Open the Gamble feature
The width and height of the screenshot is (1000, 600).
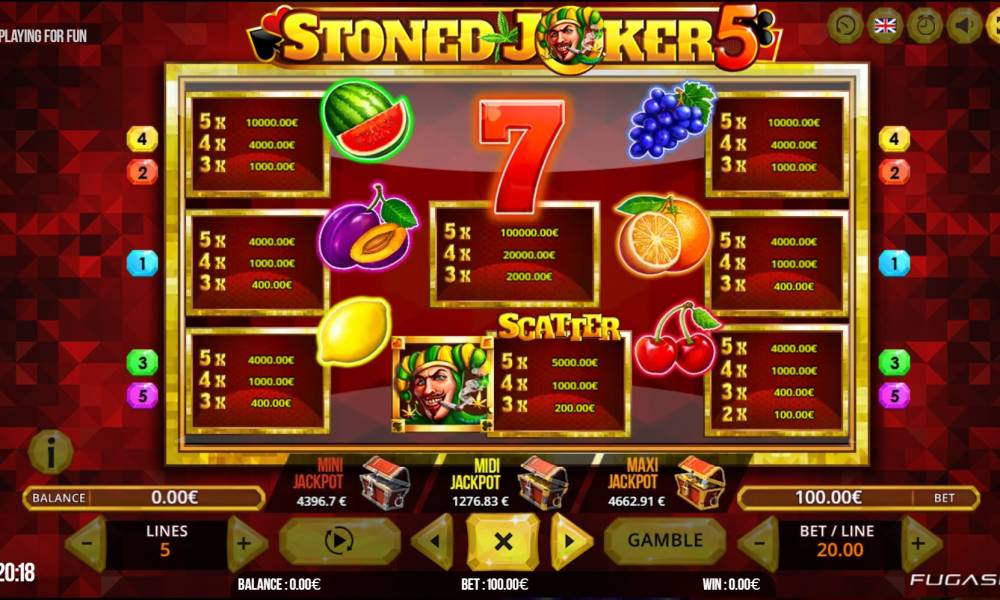click(664, 541)
